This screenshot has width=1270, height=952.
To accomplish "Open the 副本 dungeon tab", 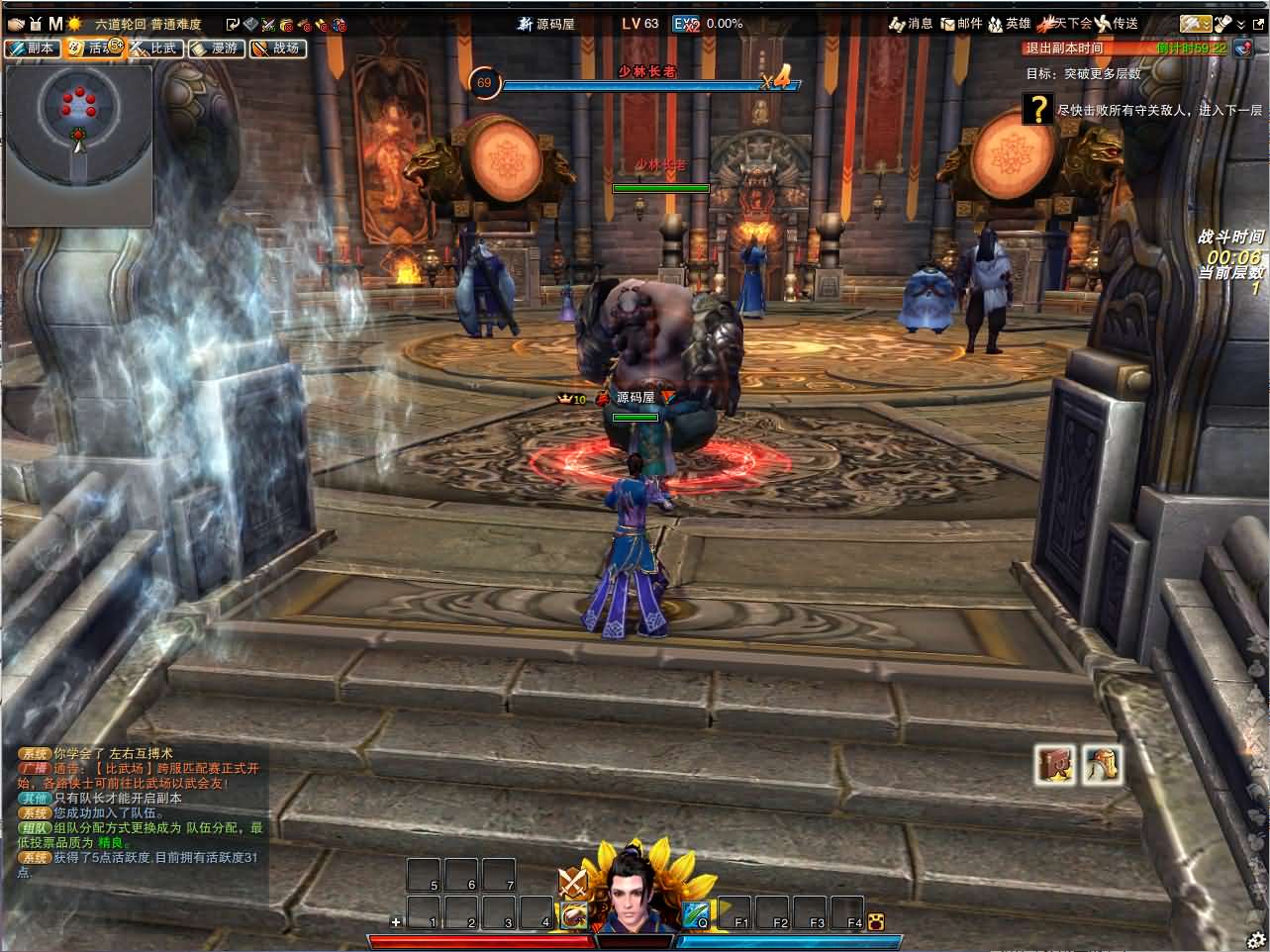I will [x=33, y=48].
